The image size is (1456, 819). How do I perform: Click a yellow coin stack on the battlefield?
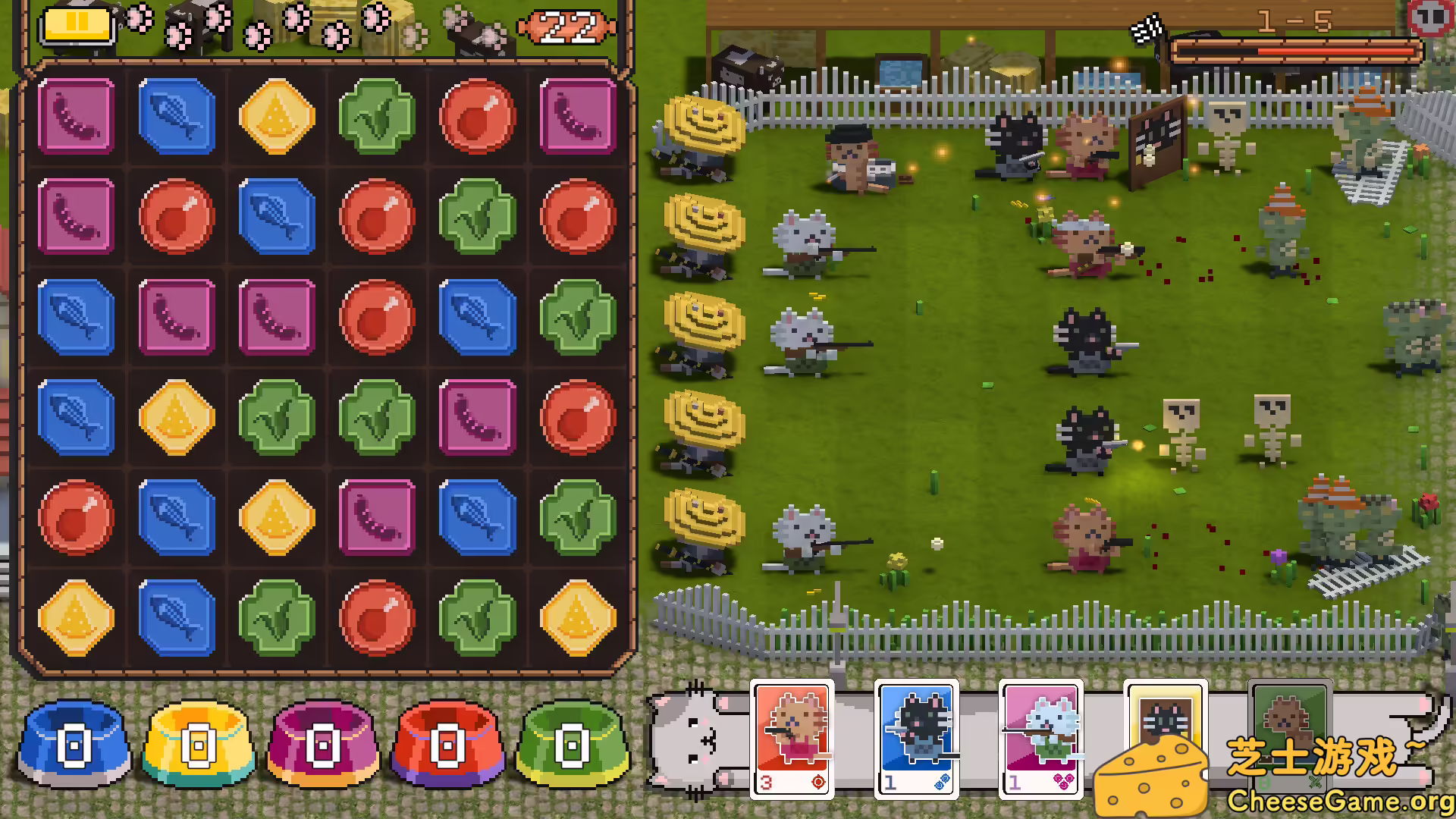click(x=705, y=322)
